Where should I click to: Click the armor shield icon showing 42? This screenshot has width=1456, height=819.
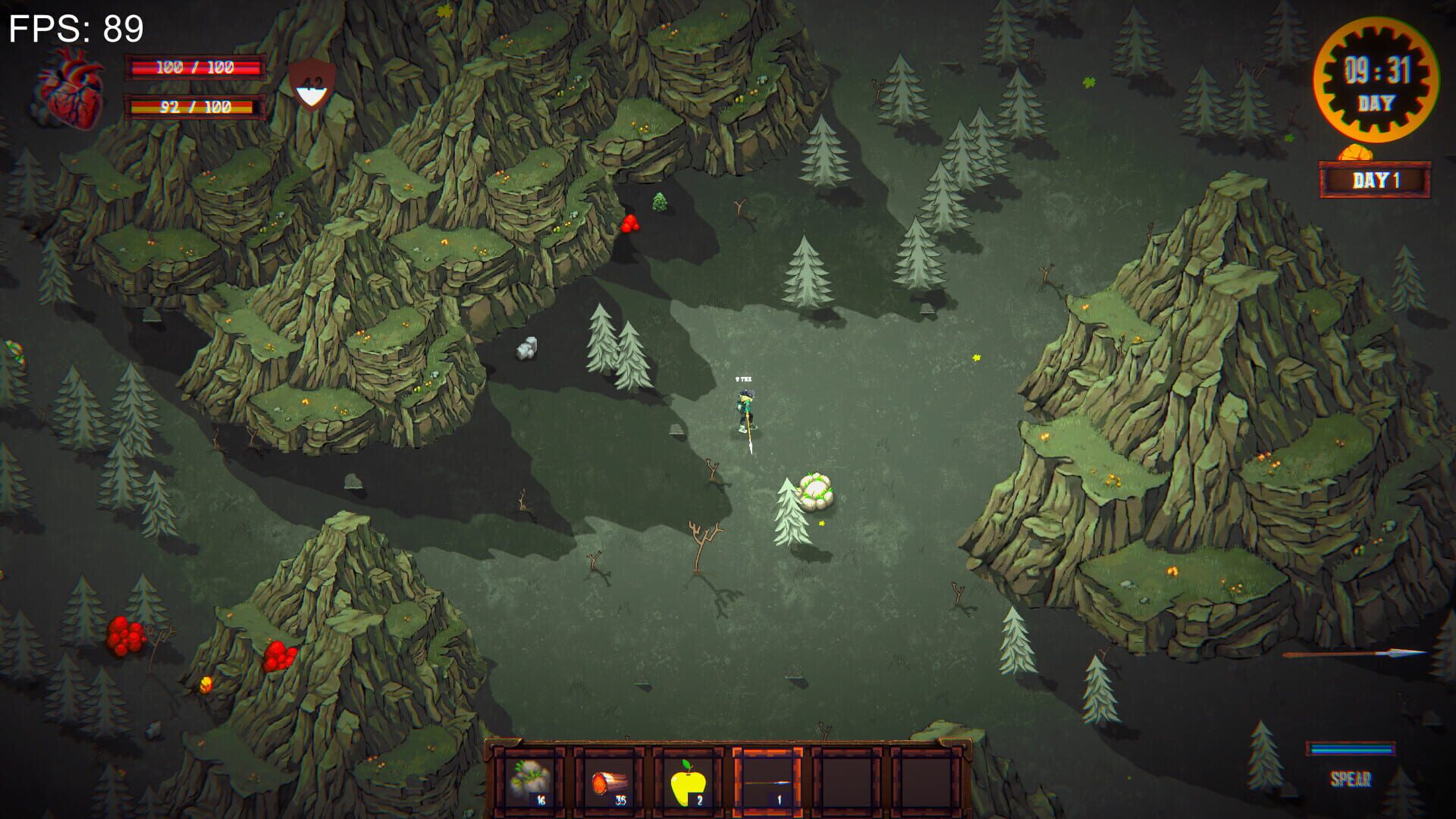click(x=311, y=83)
